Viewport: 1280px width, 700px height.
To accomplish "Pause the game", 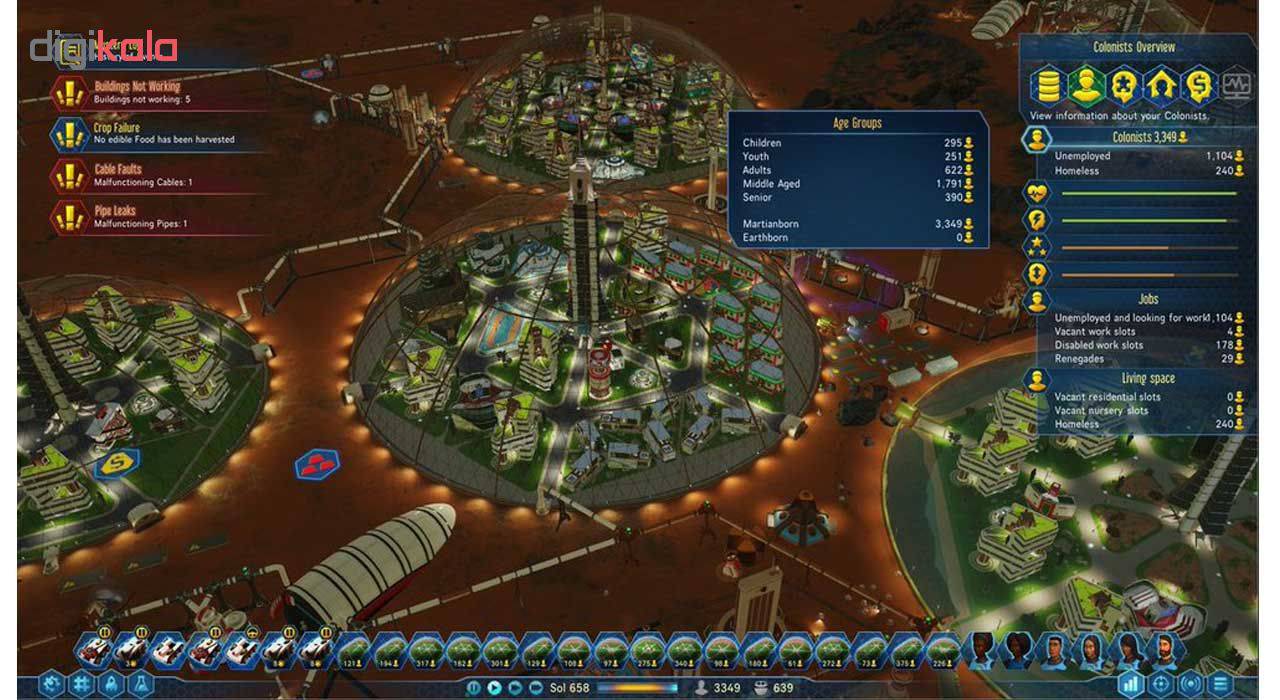I will tap(474, 688).
